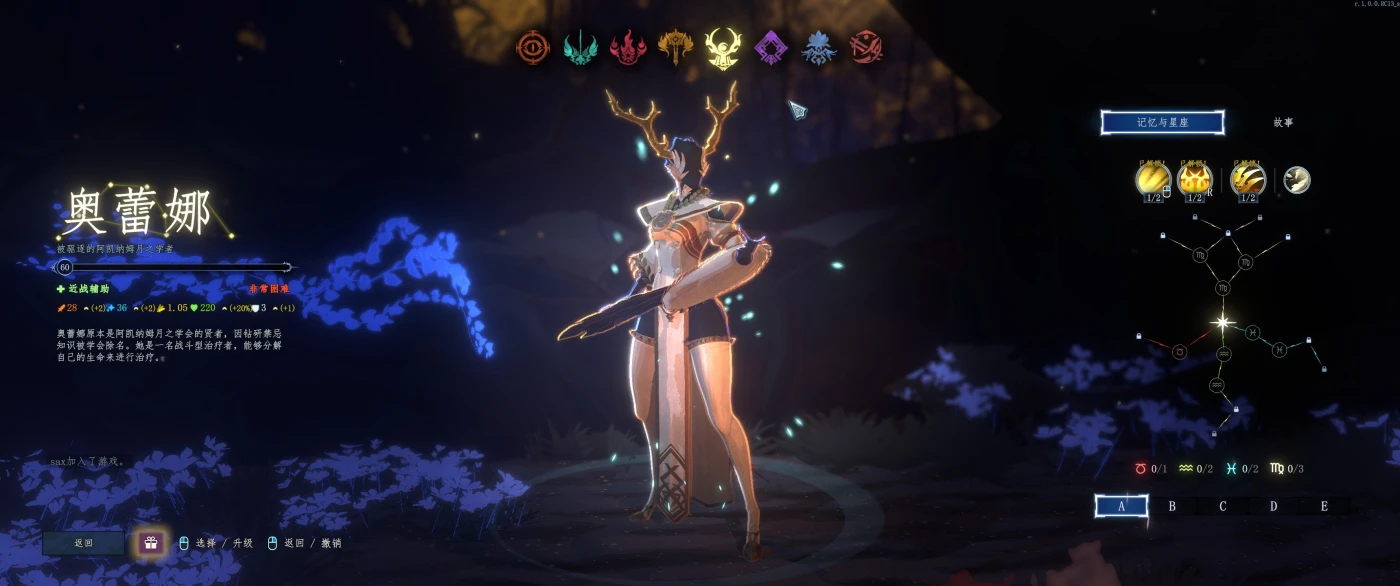Pick the red crossed-blade circle class icon
1400x586 pixels.
tap(866, 47)
